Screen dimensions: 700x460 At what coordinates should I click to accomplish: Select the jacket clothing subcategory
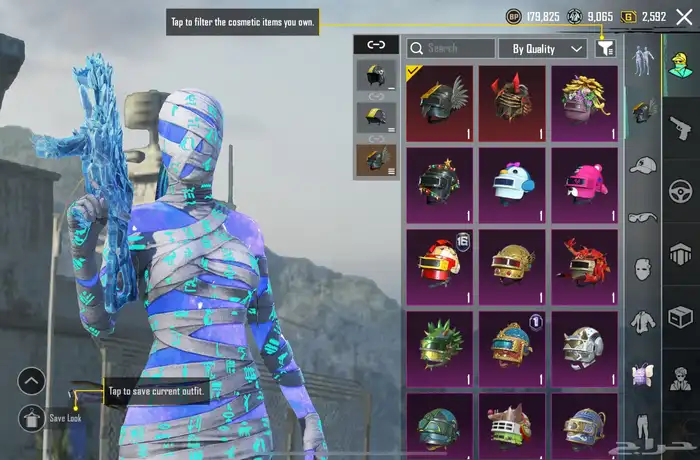point(642,322)
